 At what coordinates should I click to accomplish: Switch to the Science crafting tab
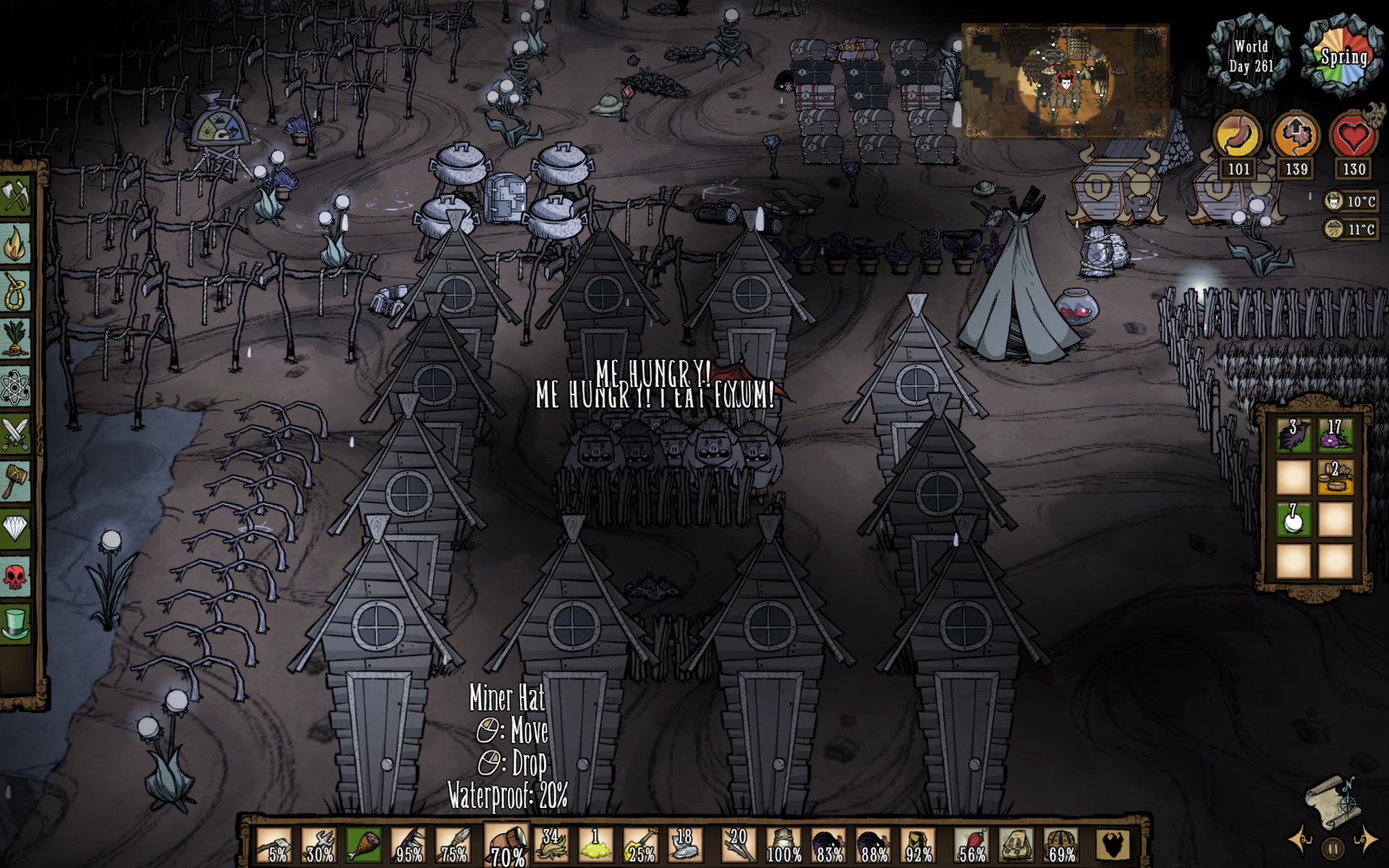tap(15, 387)
